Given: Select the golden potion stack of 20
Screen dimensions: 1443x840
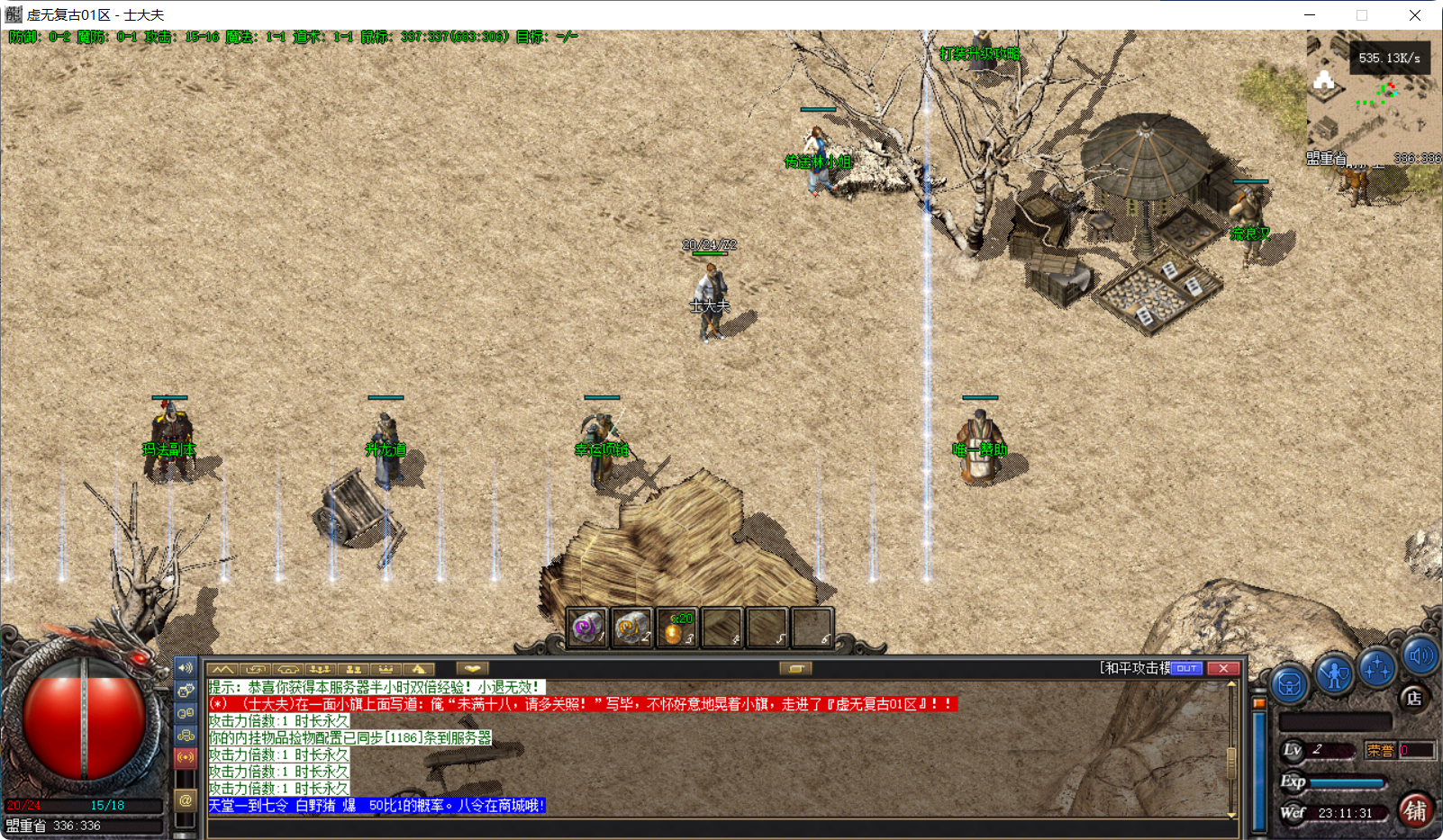Looking at the screenshot, I should point(676,628).
